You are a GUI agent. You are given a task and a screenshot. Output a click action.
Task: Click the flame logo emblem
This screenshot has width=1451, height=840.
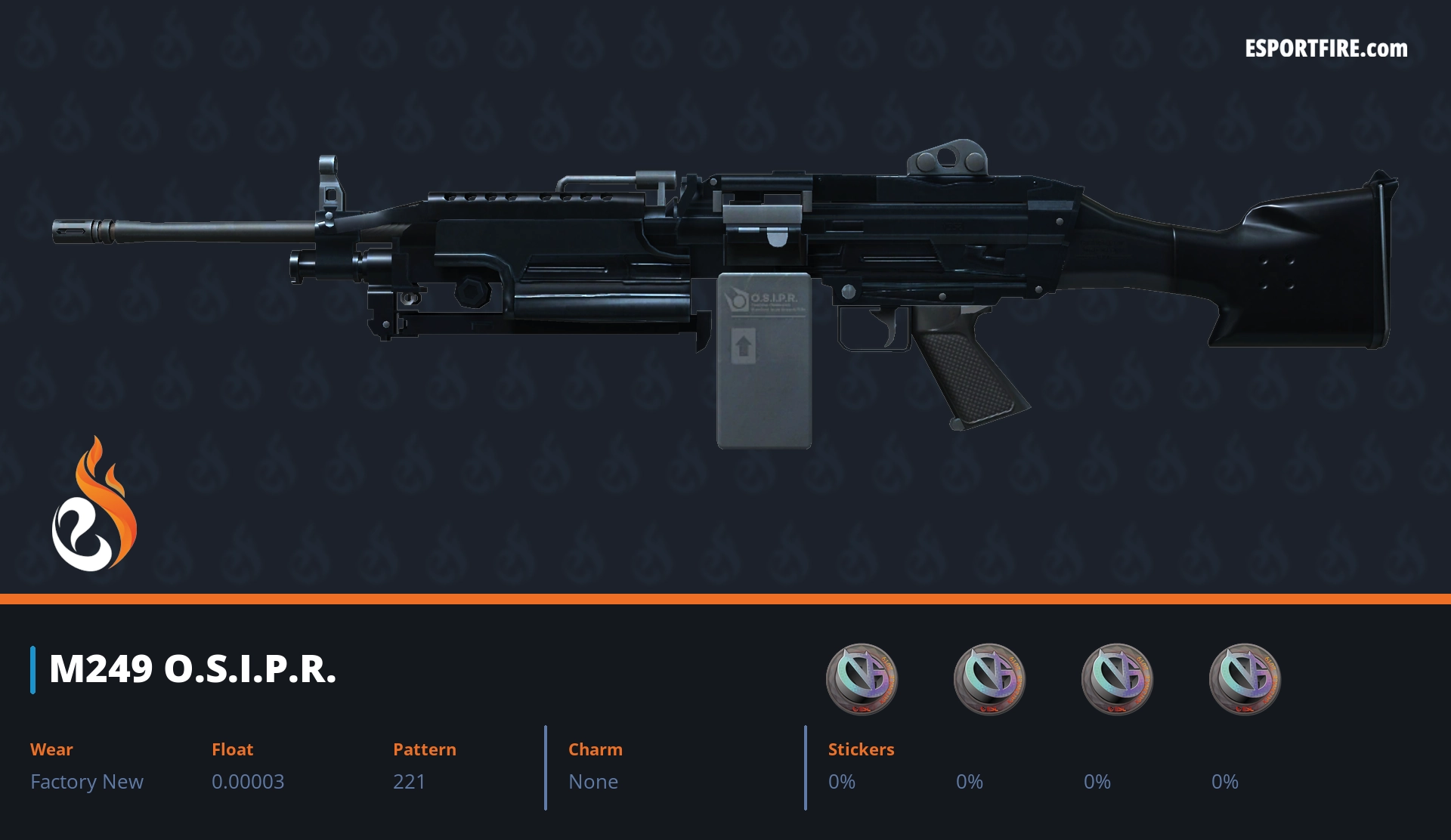(94, 505)
